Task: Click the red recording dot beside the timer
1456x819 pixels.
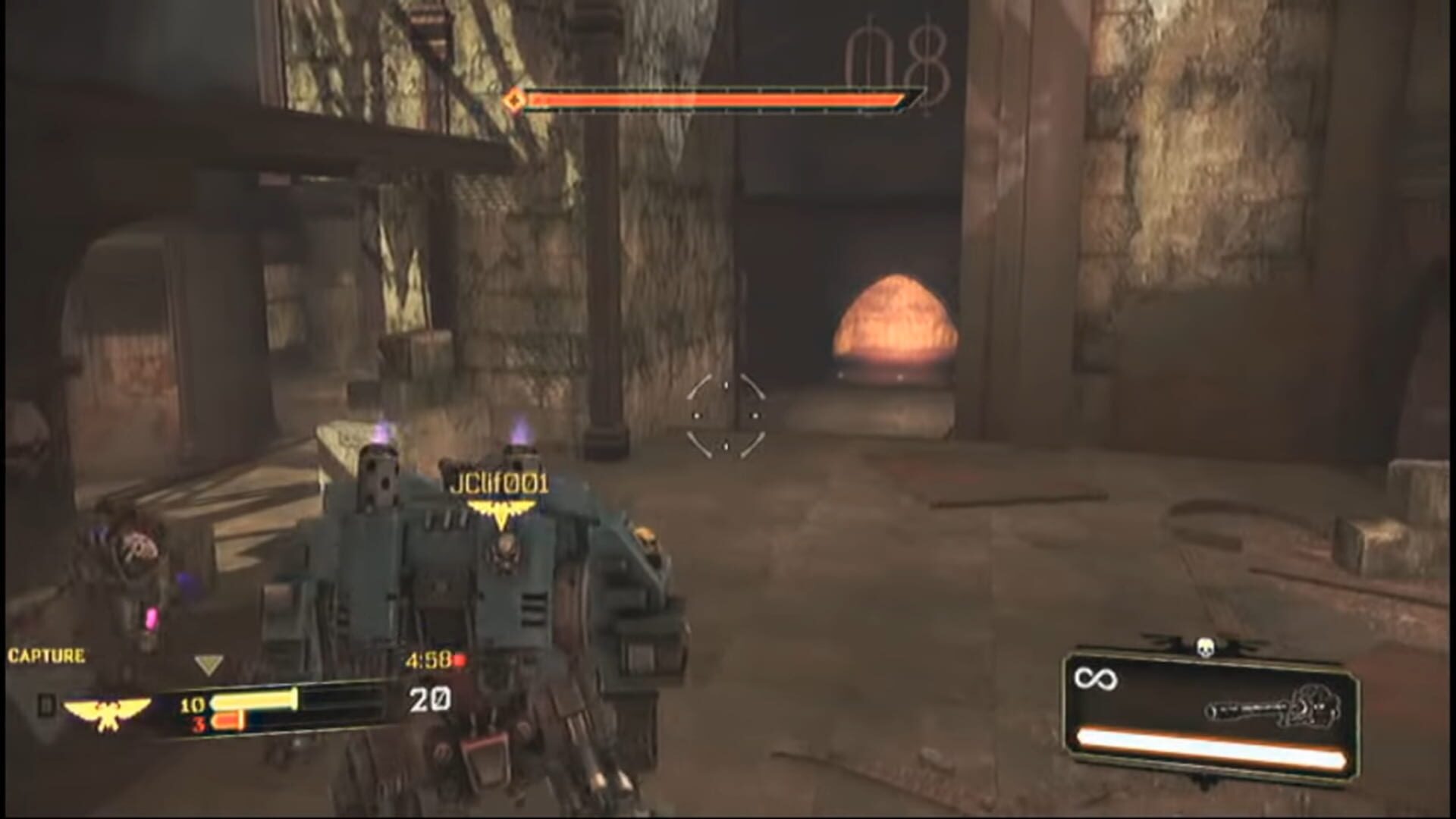Action: pyautogui.click(x=461, y=661)
